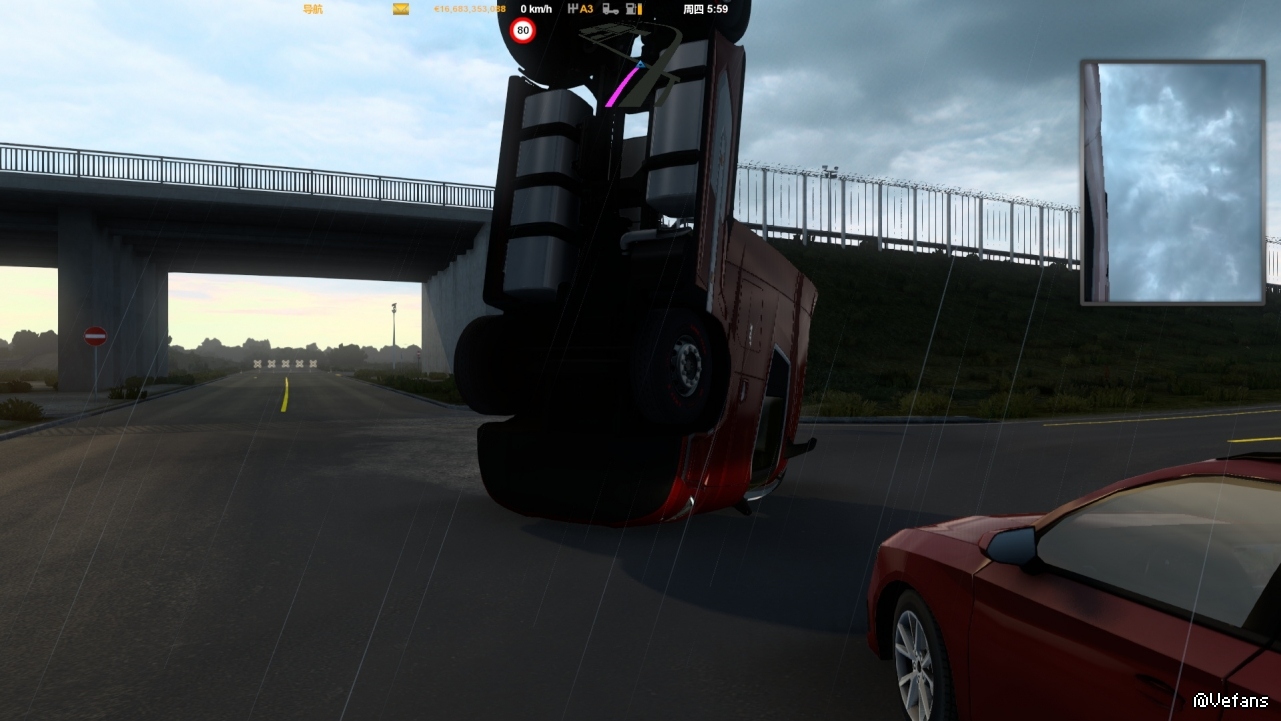The width and height of the screenshot is (1281, 721).
Task: Open the mail envelope icon
Action: (x=400, y=9)
